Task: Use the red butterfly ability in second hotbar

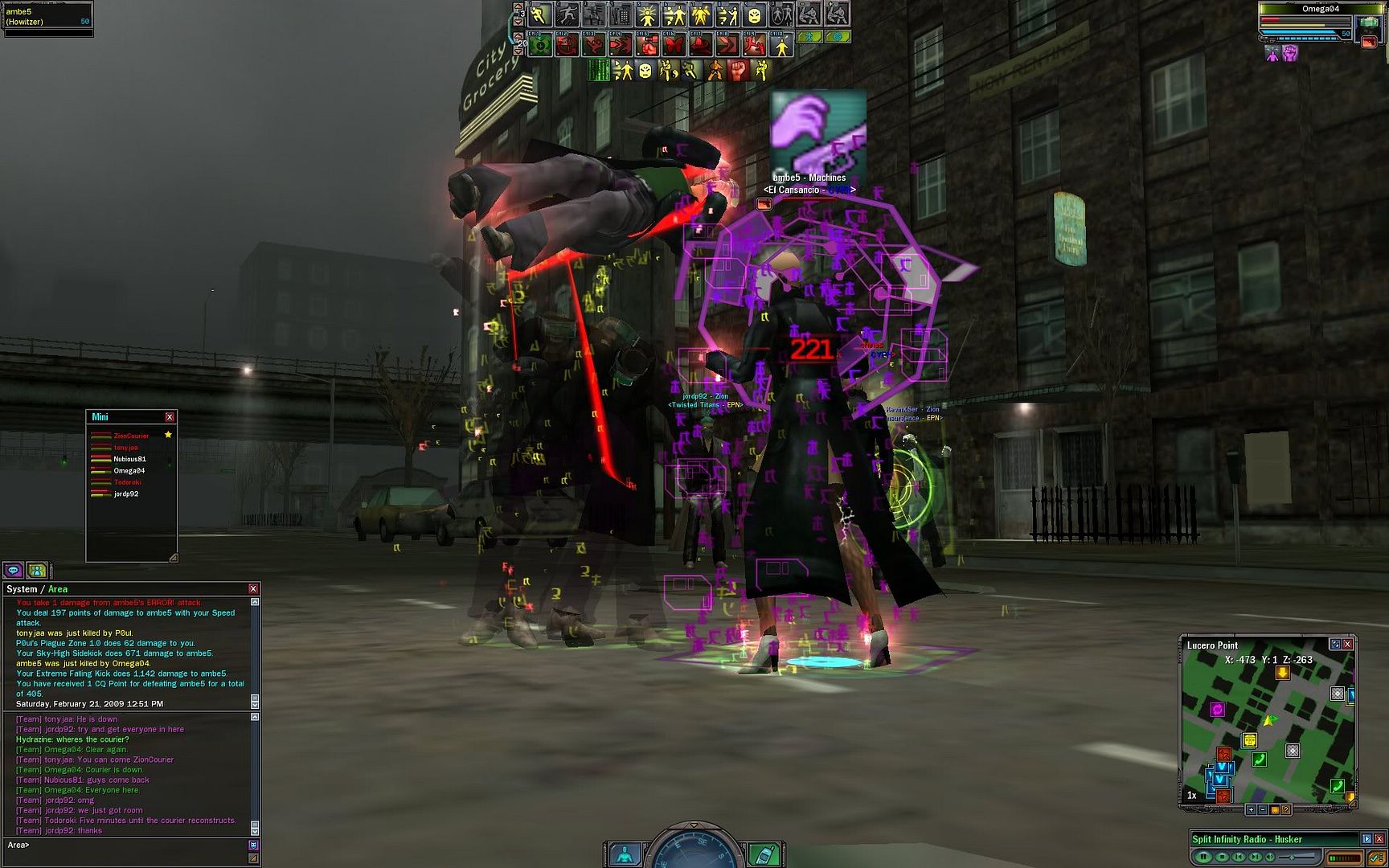Action: click(x=674, y=46)
